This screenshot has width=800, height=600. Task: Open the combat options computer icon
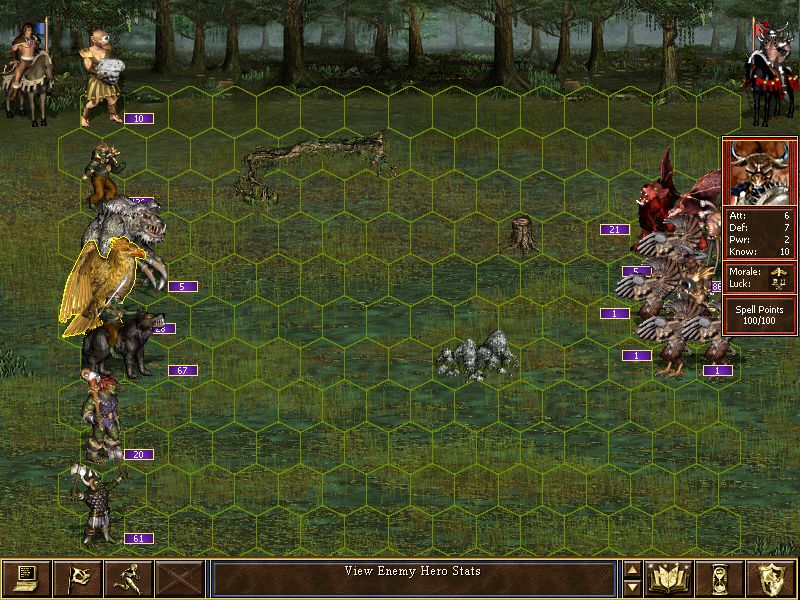click(x=26, y=577)
